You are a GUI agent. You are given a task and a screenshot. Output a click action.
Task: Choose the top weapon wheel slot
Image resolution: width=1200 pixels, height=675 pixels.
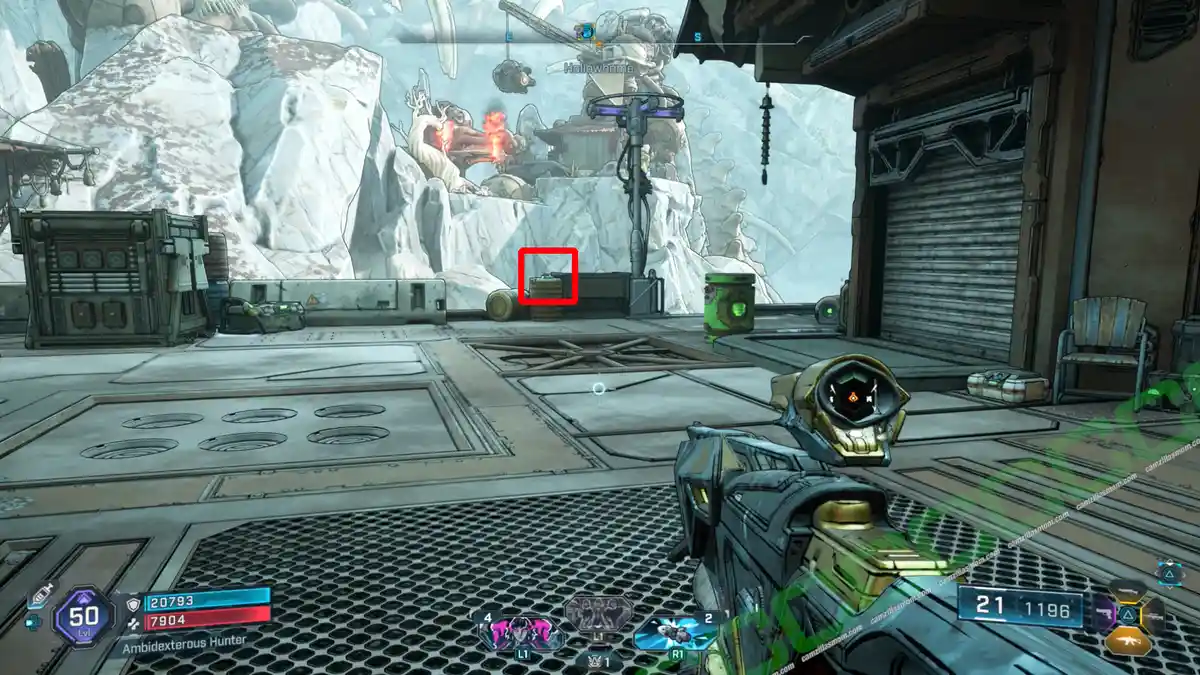coord(1128,589)
